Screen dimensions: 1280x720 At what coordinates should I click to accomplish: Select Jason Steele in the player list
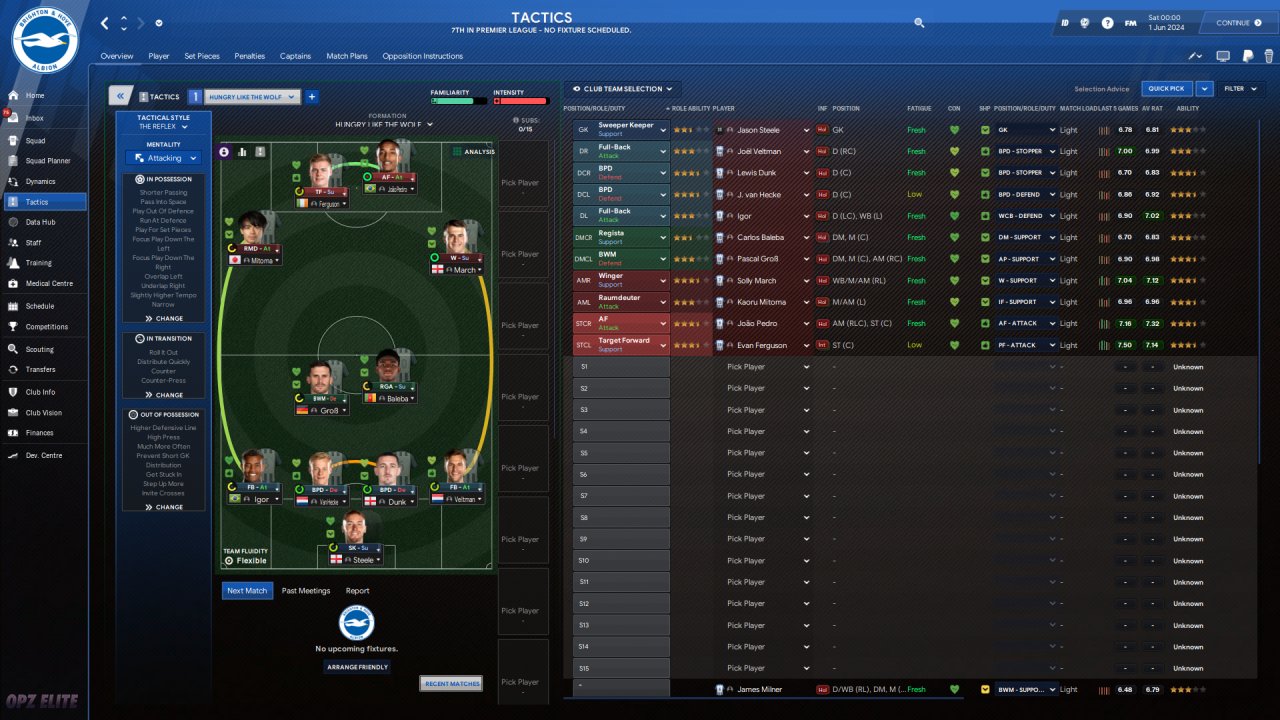(759, 130)
